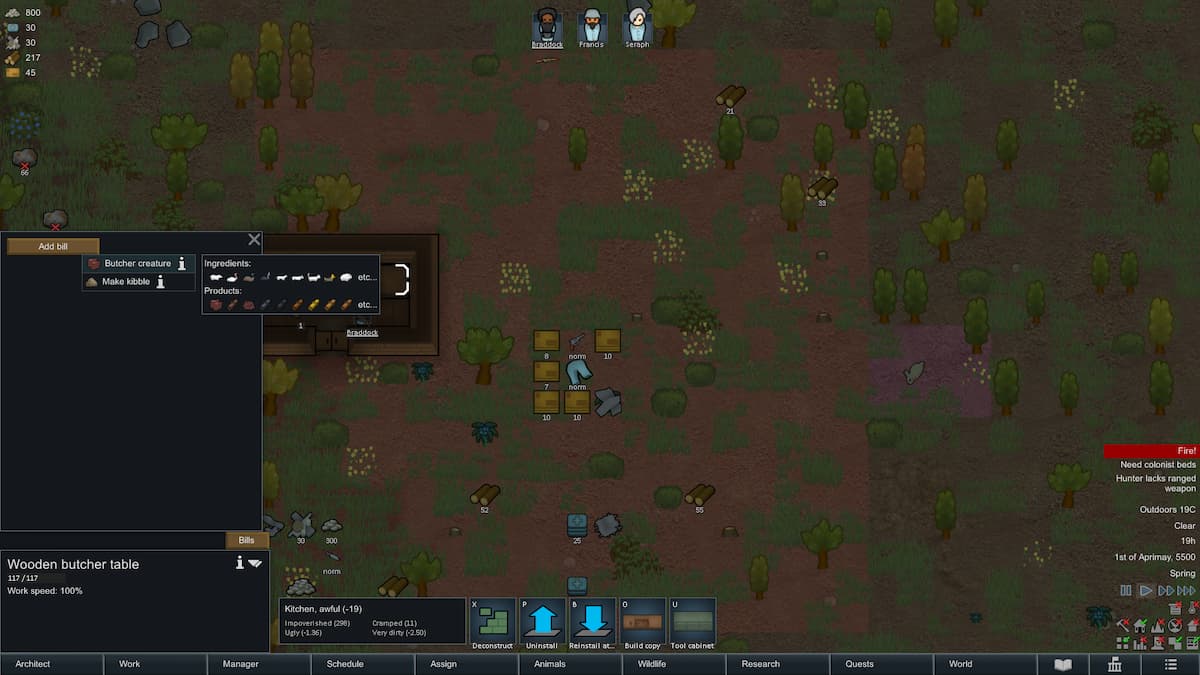Deconstruct the wooden butcher table

click(x=492, y=623)
